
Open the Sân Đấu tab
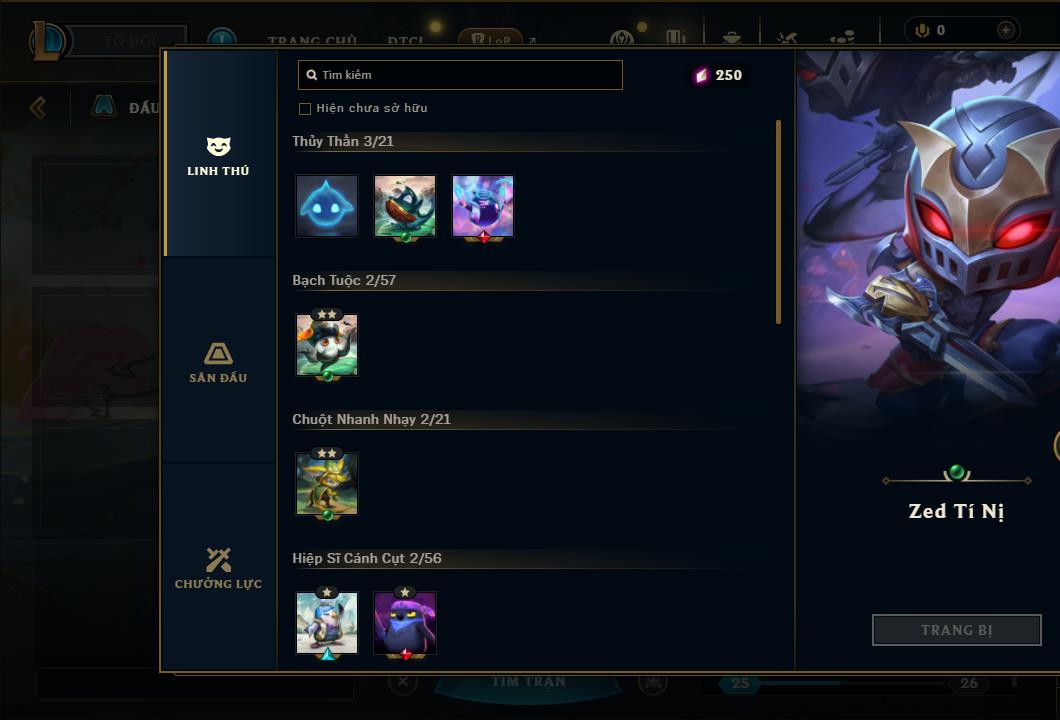pyautogui.click(x=218, y=362)
